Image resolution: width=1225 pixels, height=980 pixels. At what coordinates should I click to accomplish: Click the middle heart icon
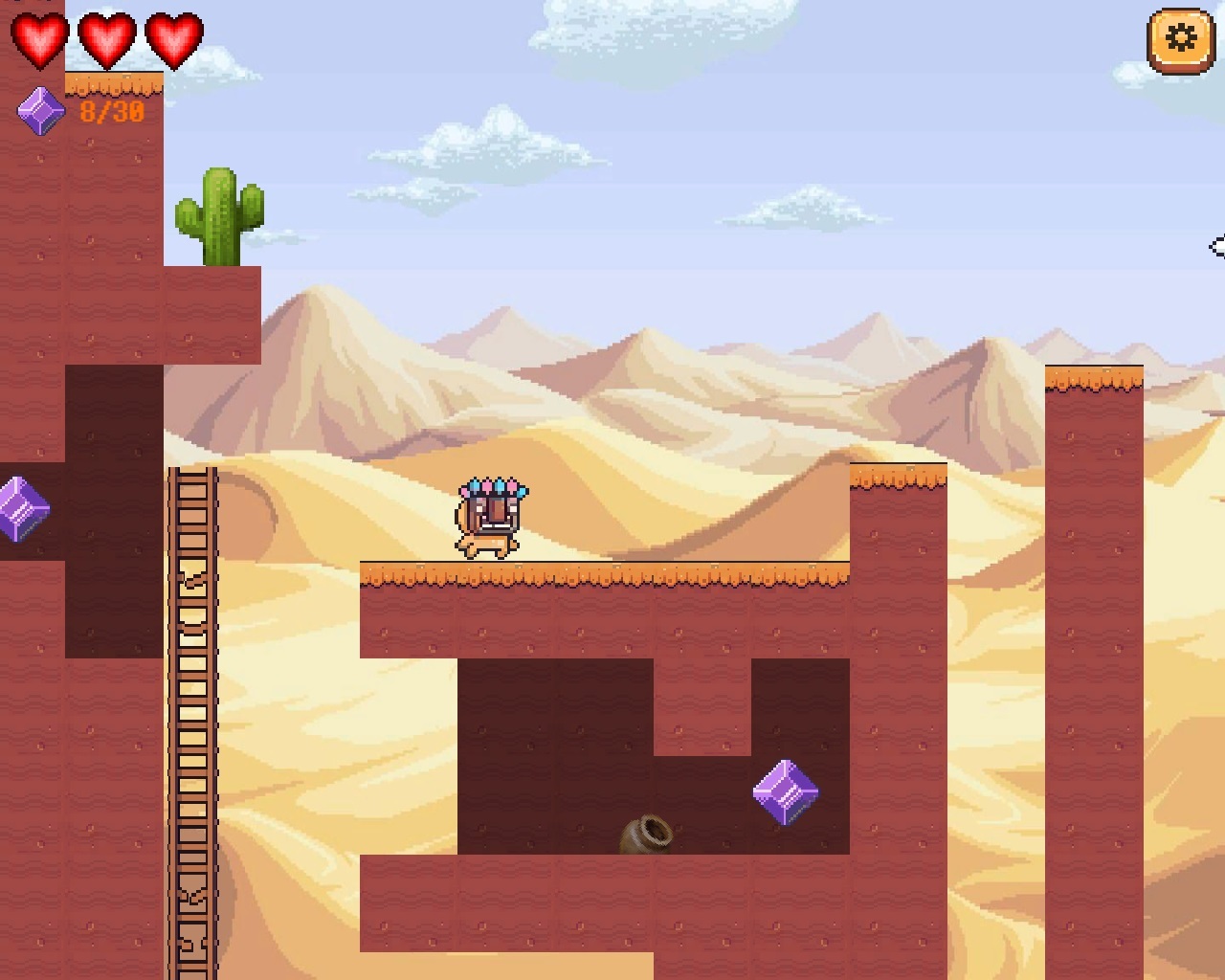105,40
